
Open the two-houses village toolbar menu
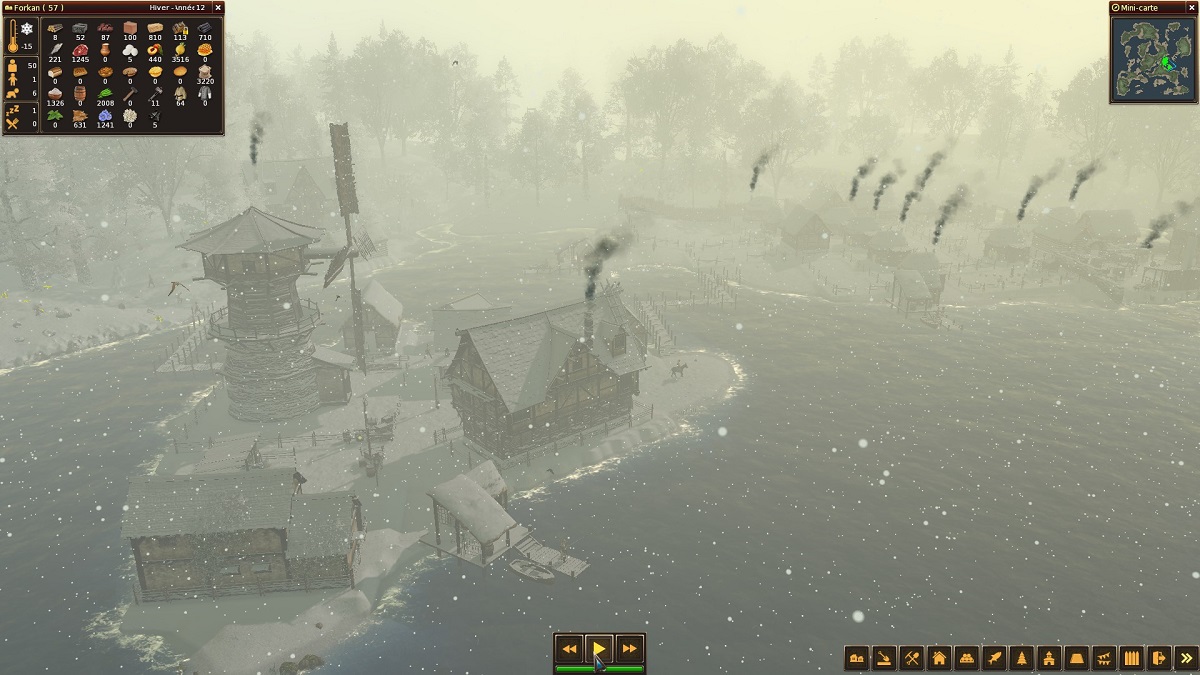coord(857,658)
